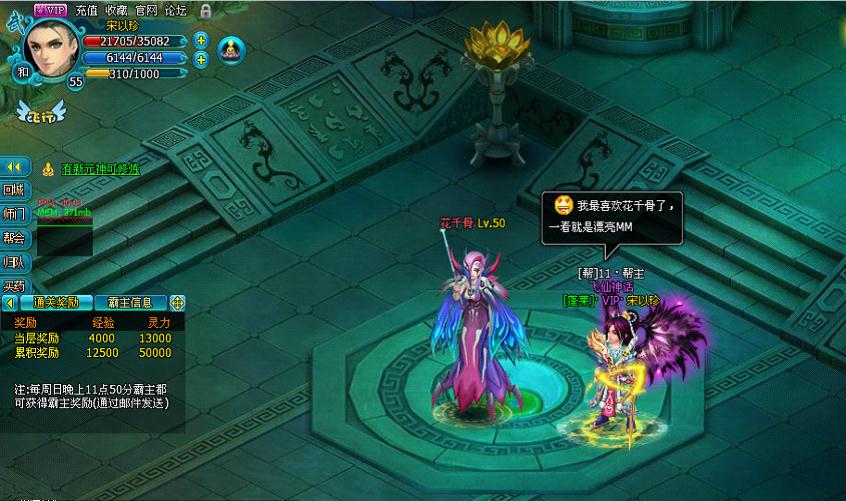This screenshot has height=501, width=846.
Task: Open the 师门 sect menu button
Action: pos(14,214)
